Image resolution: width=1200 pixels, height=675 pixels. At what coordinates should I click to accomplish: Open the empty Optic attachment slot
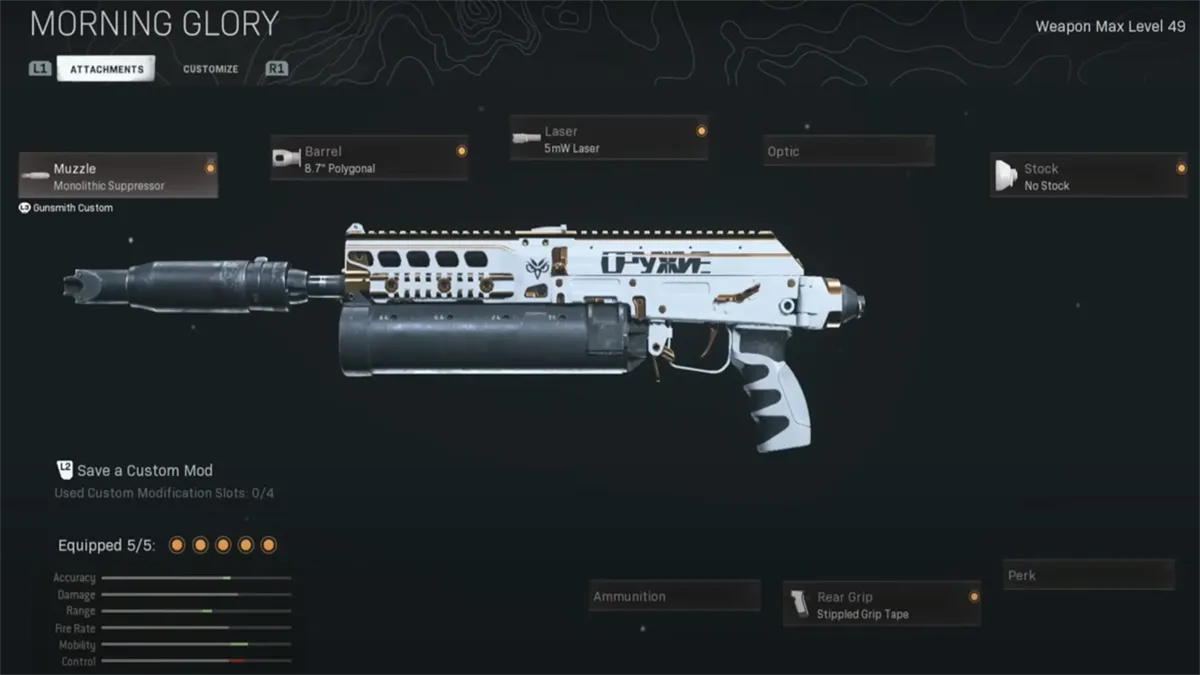click(x=849, y=151)
